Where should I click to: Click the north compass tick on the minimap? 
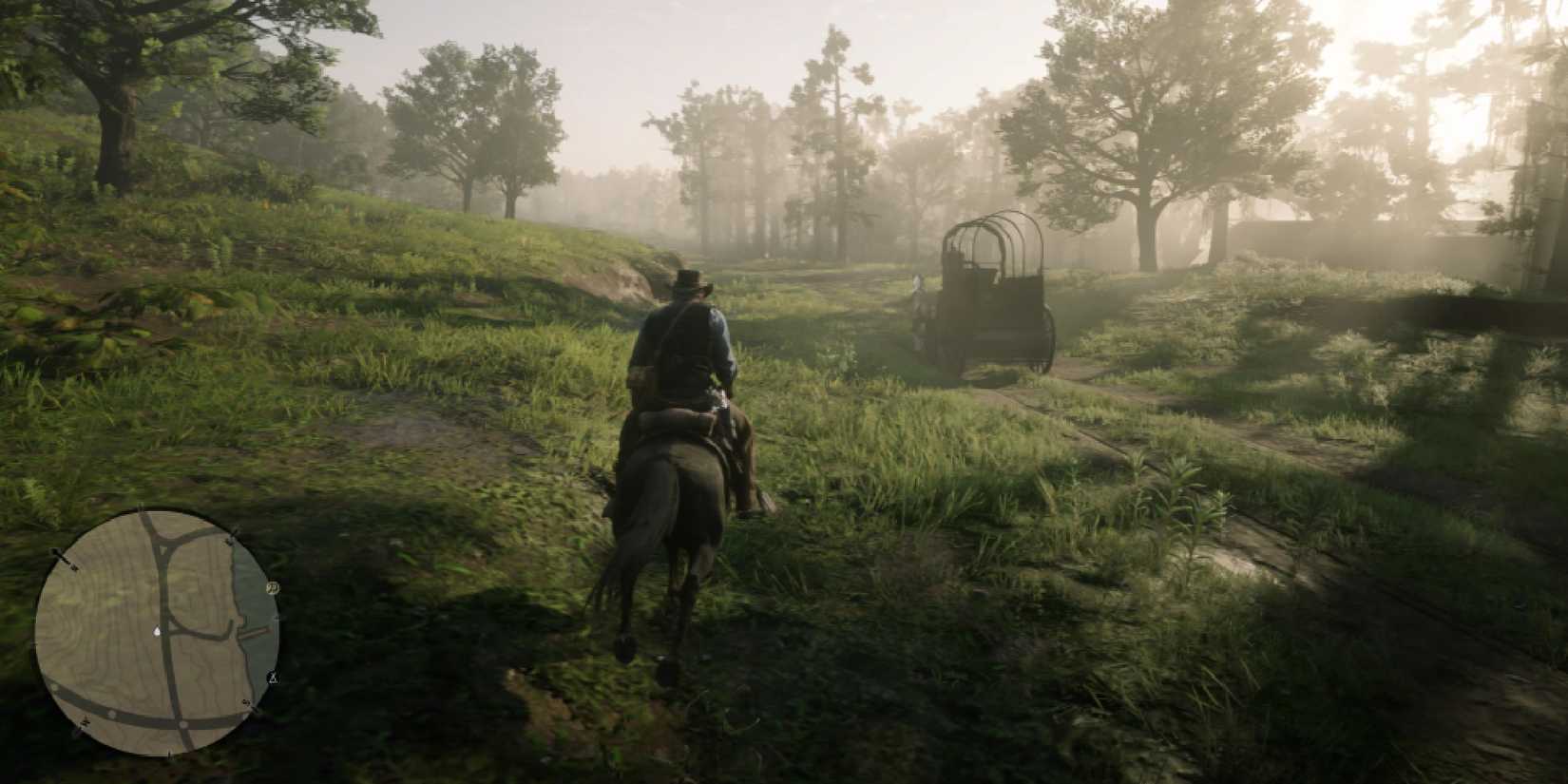pos(142,508)
